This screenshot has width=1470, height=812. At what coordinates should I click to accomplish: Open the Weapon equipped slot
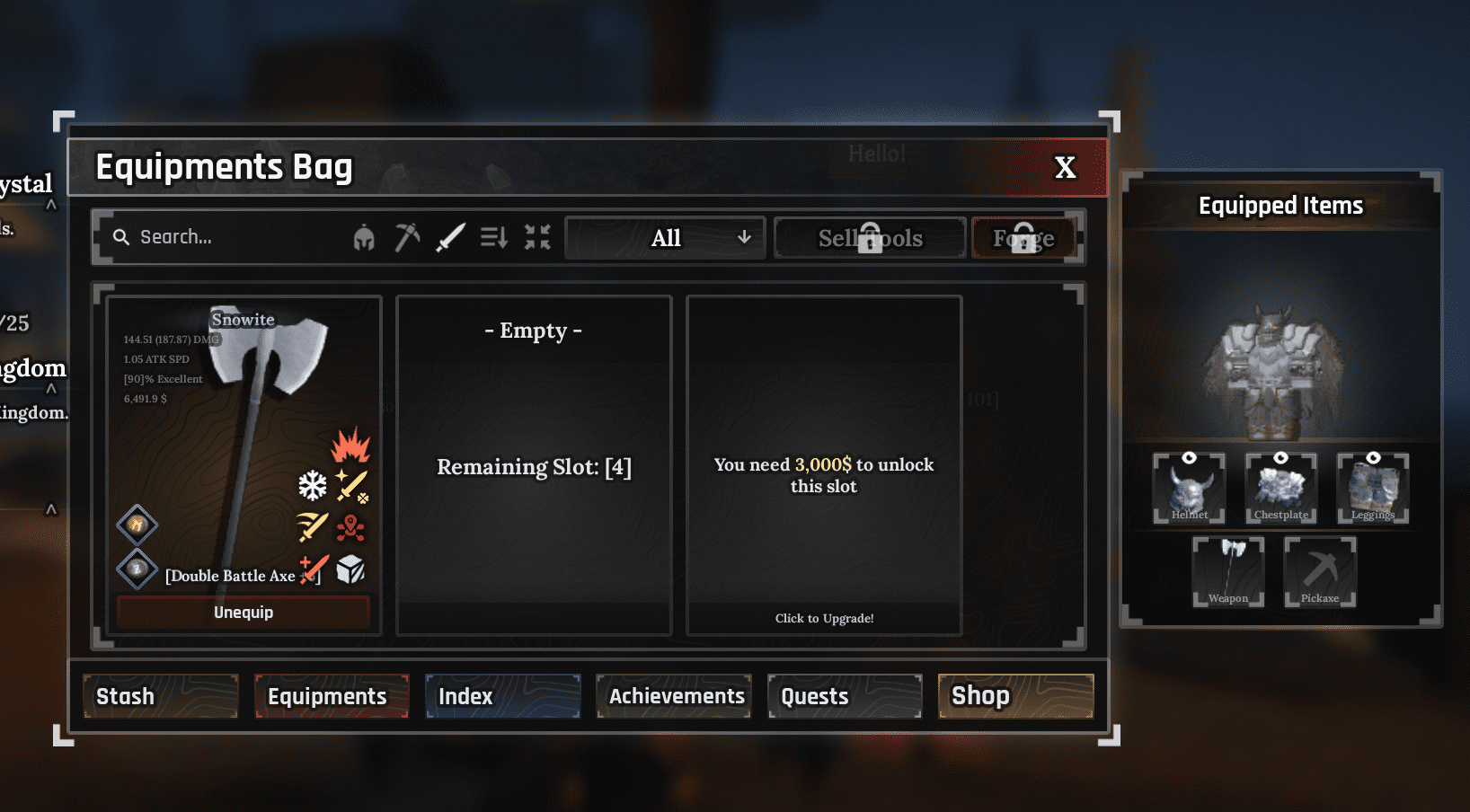click(1227, 571)
